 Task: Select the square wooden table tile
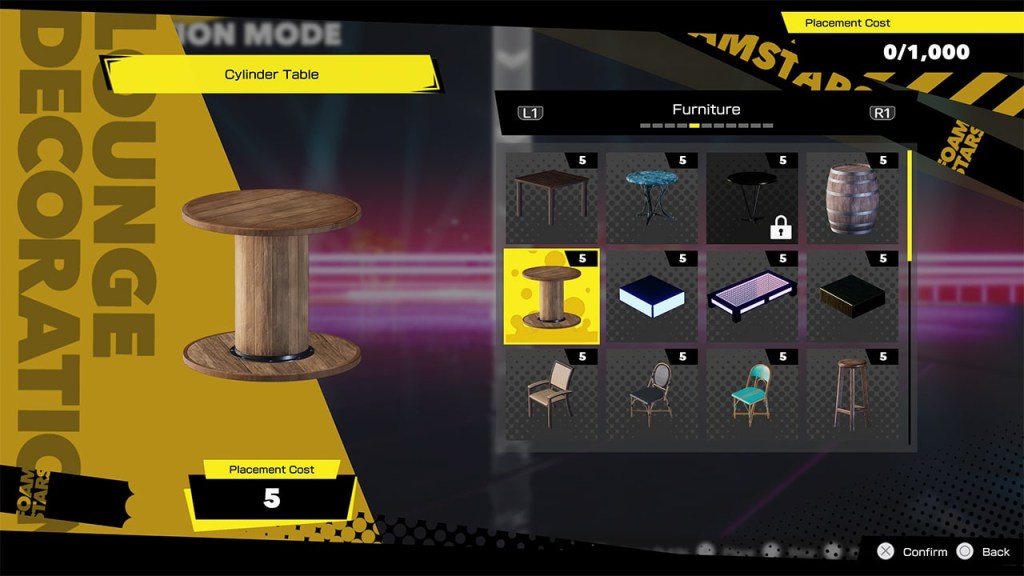[x=551, y=197]
